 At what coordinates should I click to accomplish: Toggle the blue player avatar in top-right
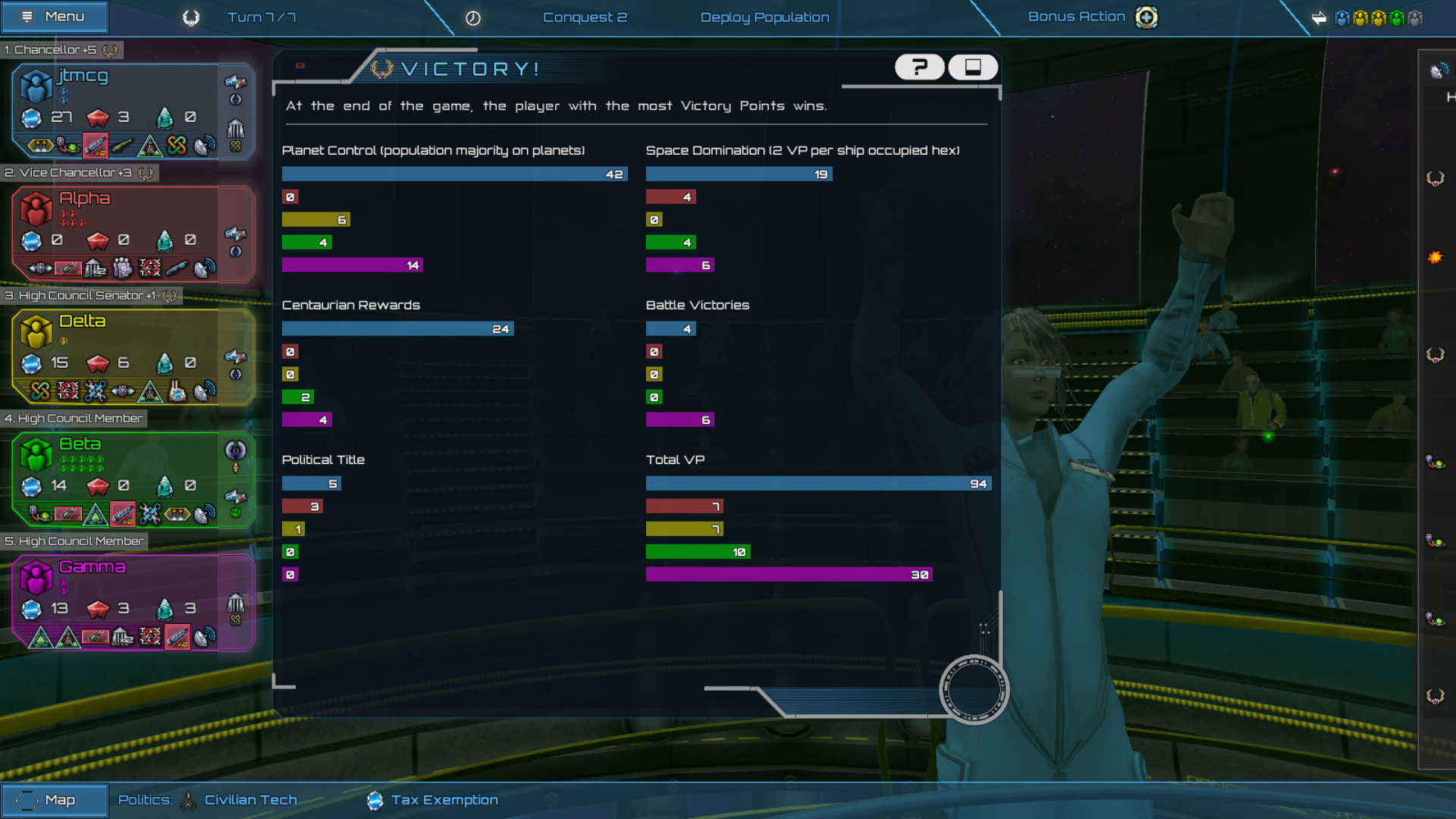(1342, 17)
